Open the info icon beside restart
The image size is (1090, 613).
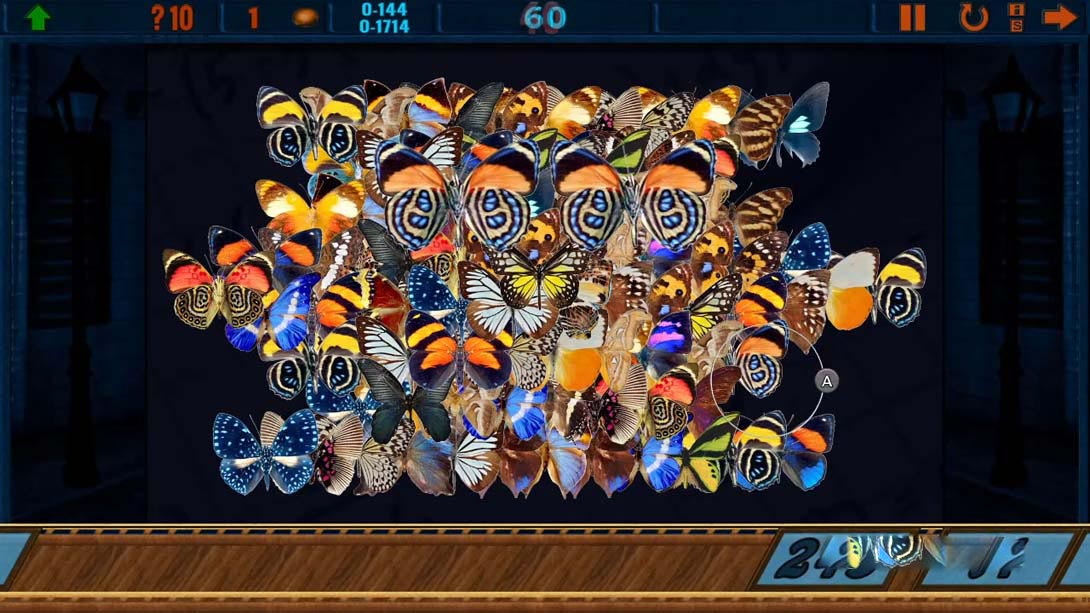[x=1016, y=17]
